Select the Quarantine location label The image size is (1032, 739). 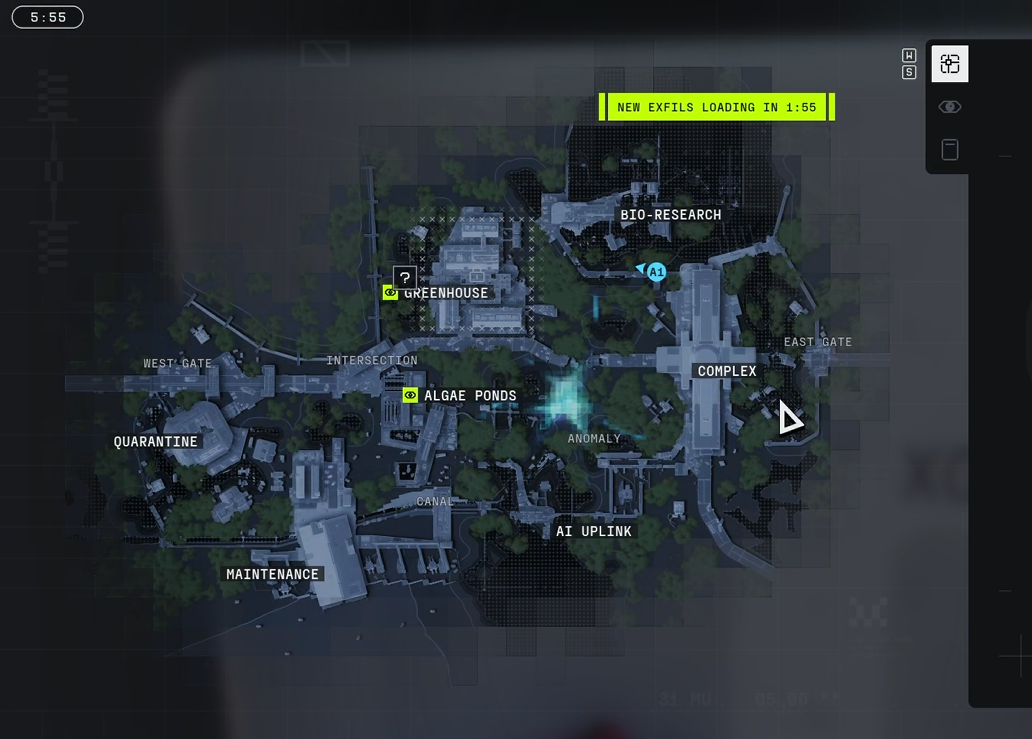(156, 441)
